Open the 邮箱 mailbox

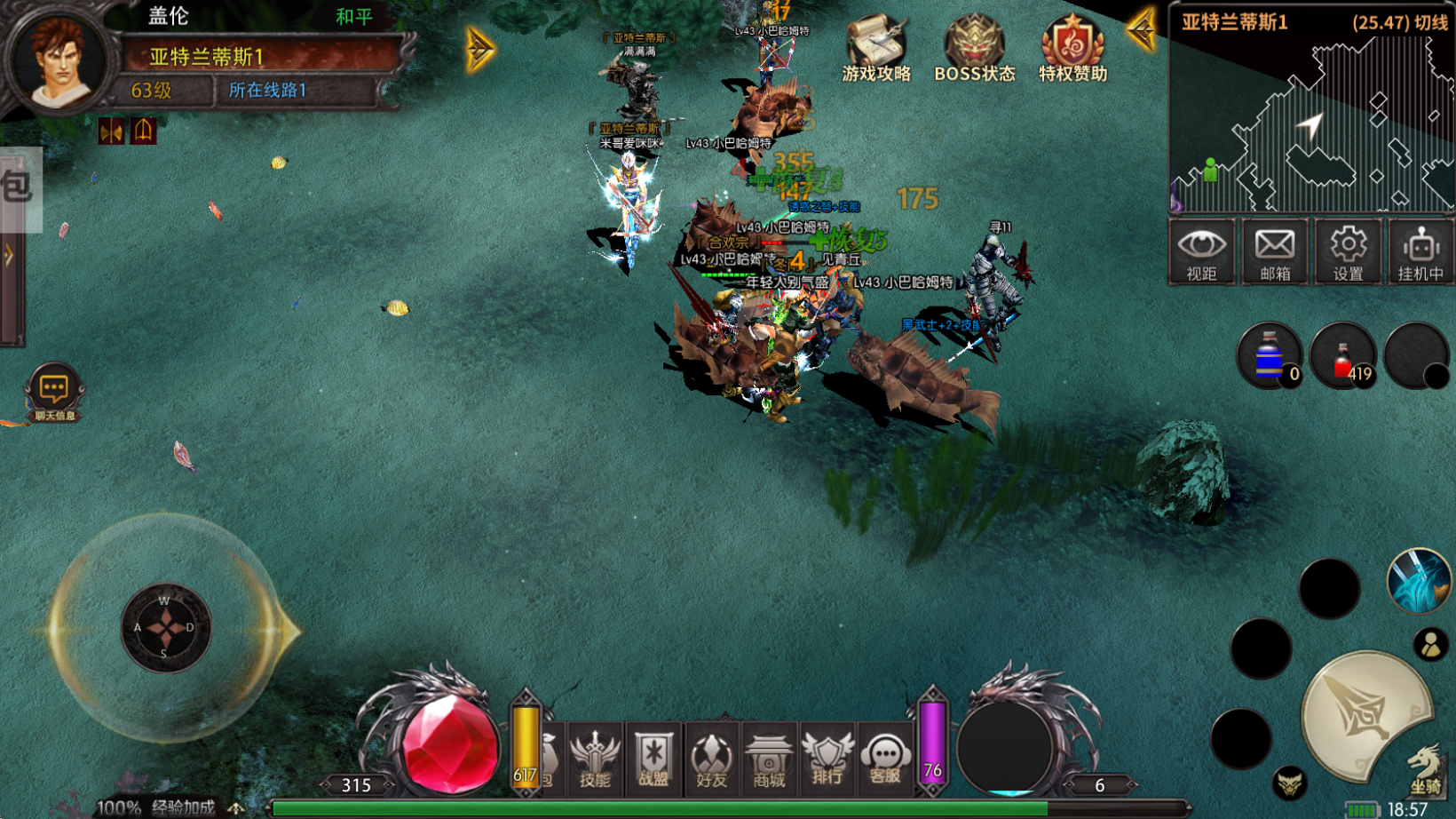click(x=1274, y=252)
